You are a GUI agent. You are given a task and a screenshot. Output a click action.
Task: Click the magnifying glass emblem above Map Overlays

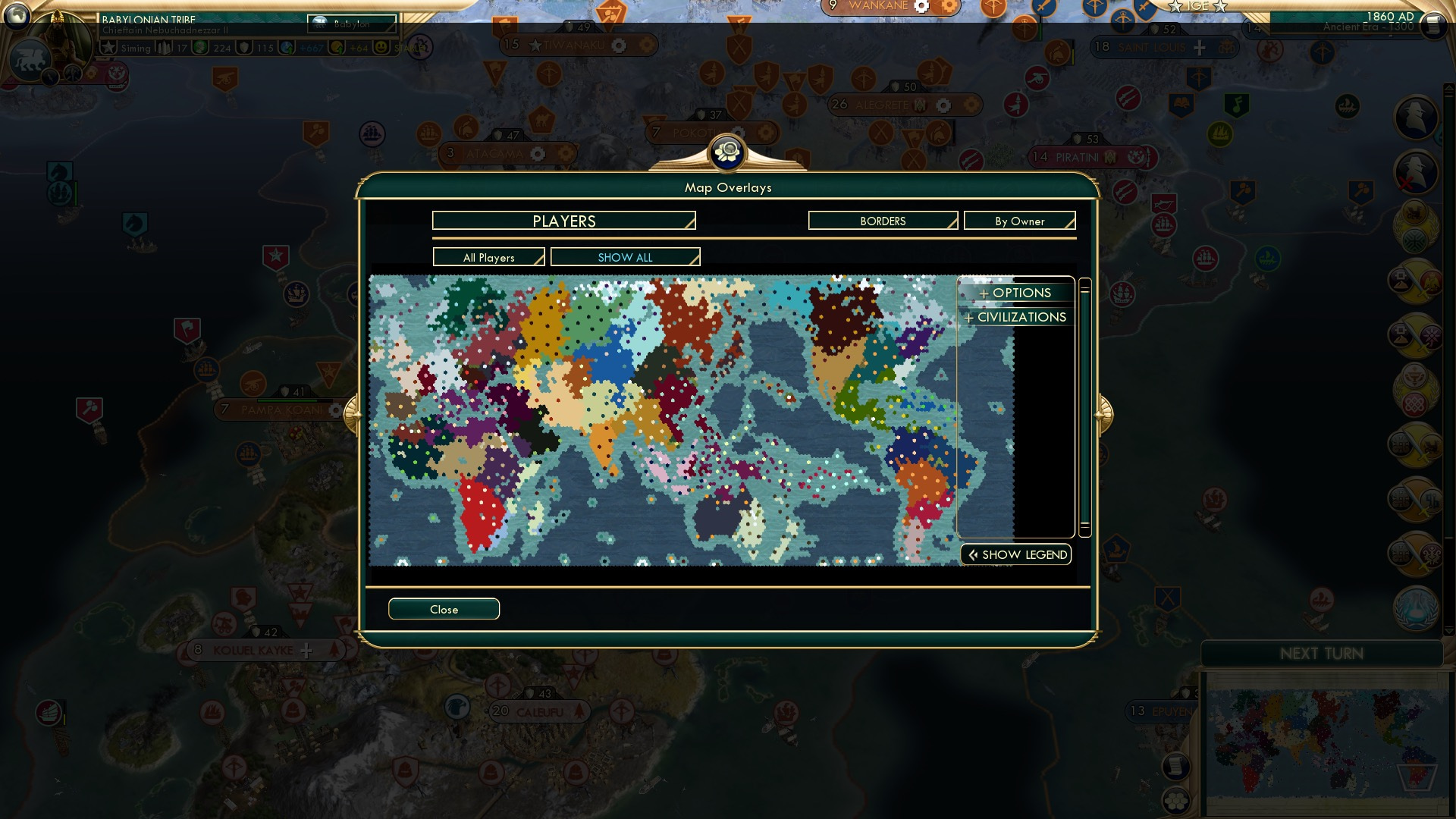[x=727, y=152]
